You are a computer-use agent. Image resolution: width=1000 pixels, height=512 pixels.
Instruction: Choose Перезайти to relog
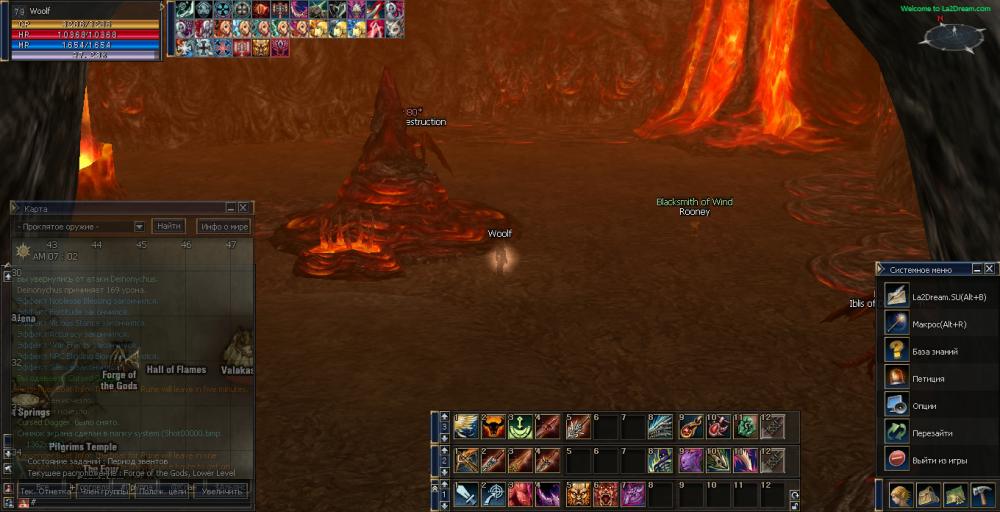click(x=930, y=433)
